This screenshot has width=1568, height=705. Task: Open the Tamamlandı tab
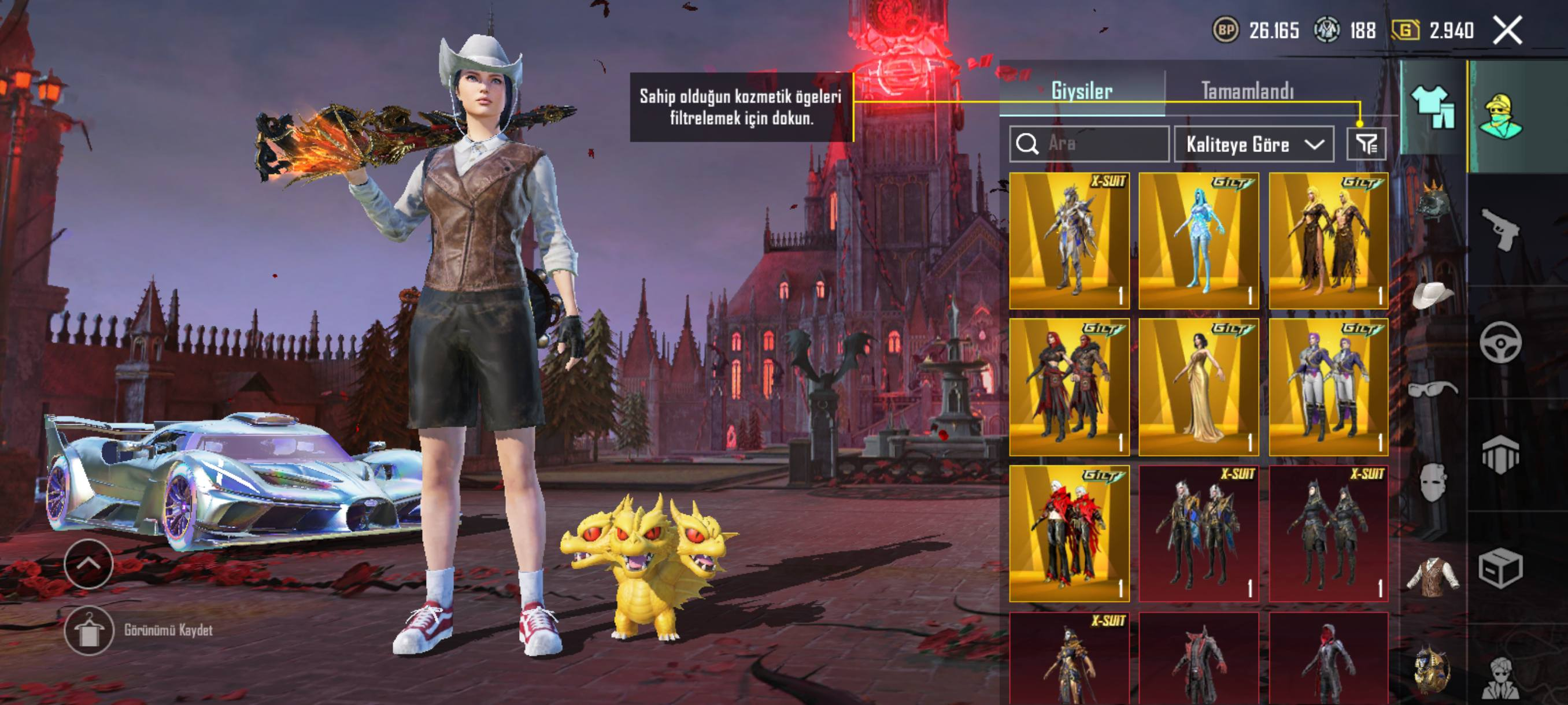1247,91
